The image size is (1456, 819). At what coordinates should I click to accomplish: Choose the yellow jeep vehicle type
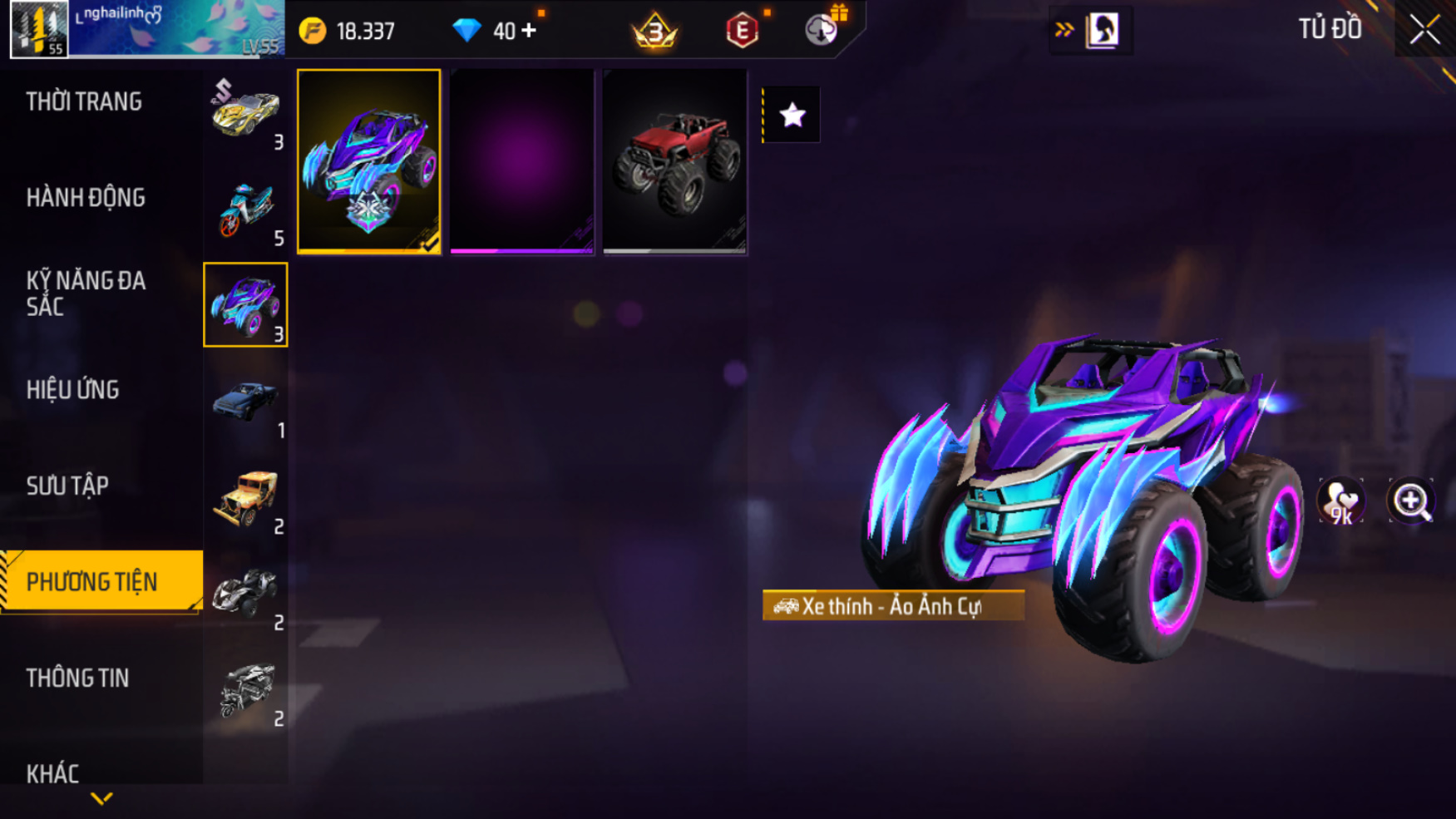pos(245,497)
